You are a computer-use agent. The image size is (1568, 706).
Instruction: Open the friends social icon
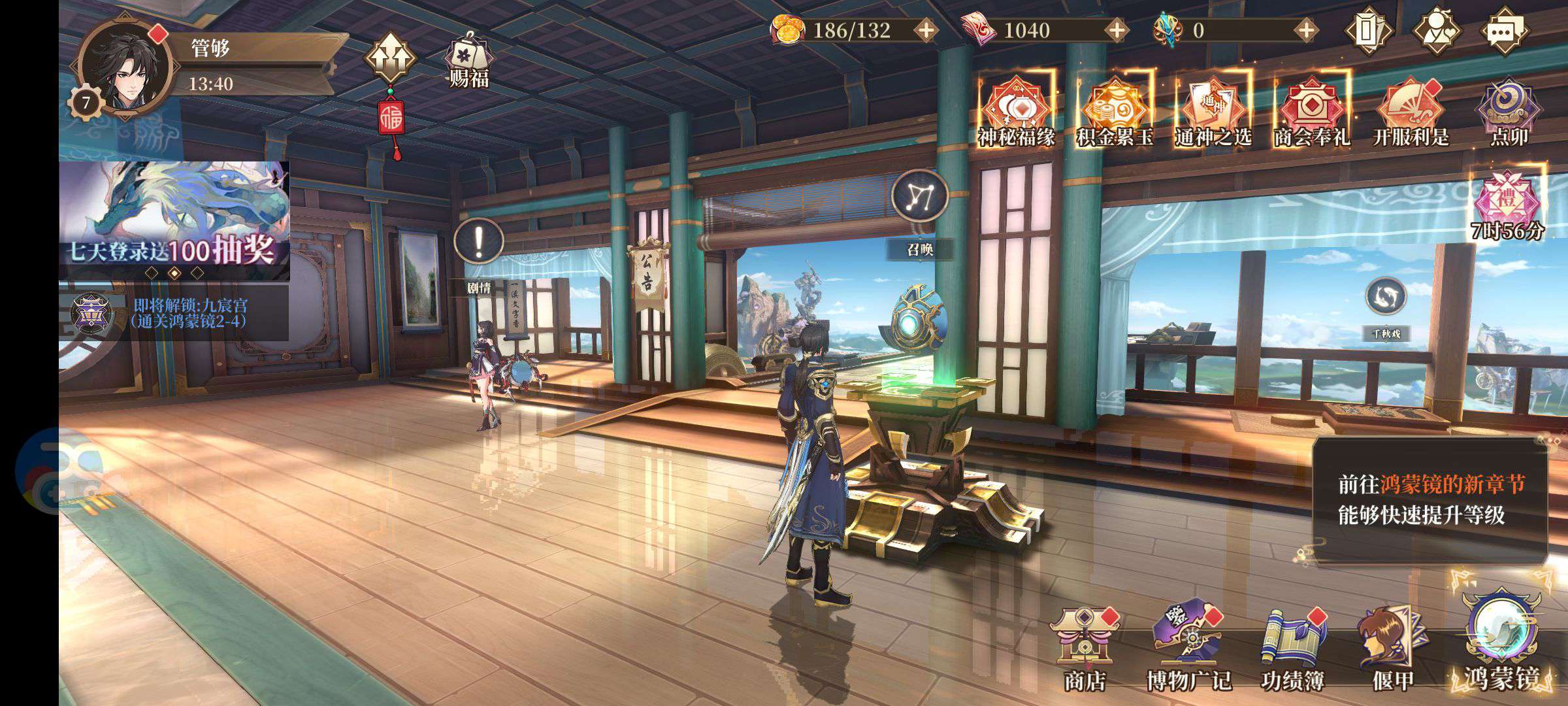pyautogui.click(x=1437, y=30)
